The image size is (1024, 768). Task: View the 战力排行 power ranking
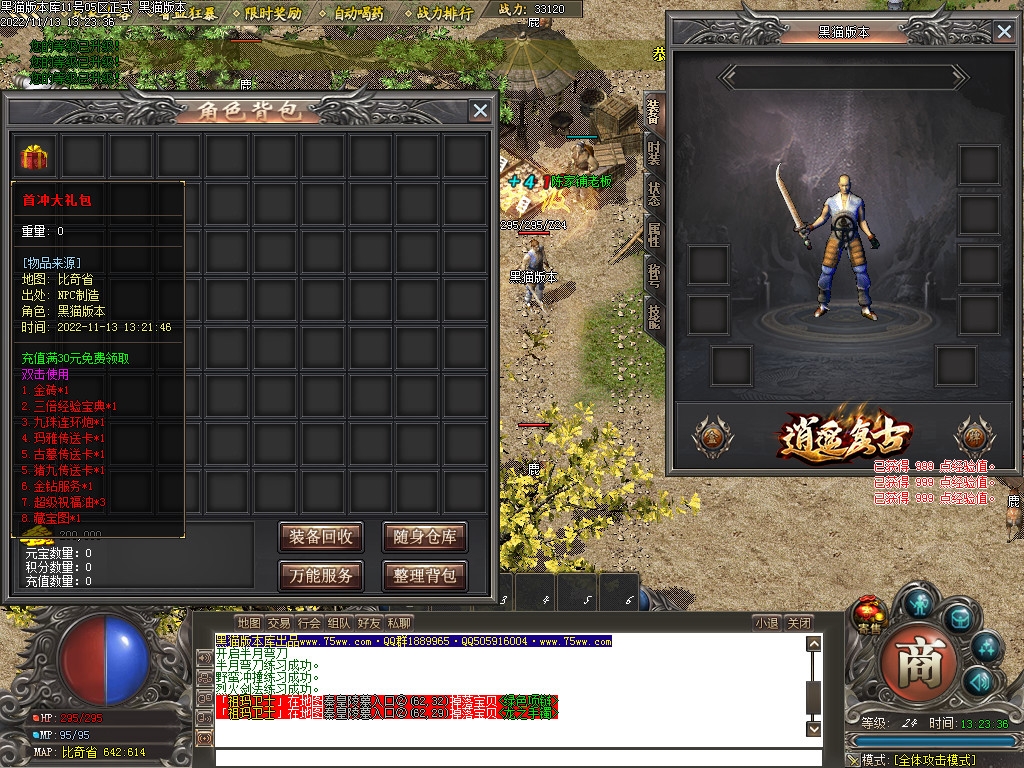point(444,13)
